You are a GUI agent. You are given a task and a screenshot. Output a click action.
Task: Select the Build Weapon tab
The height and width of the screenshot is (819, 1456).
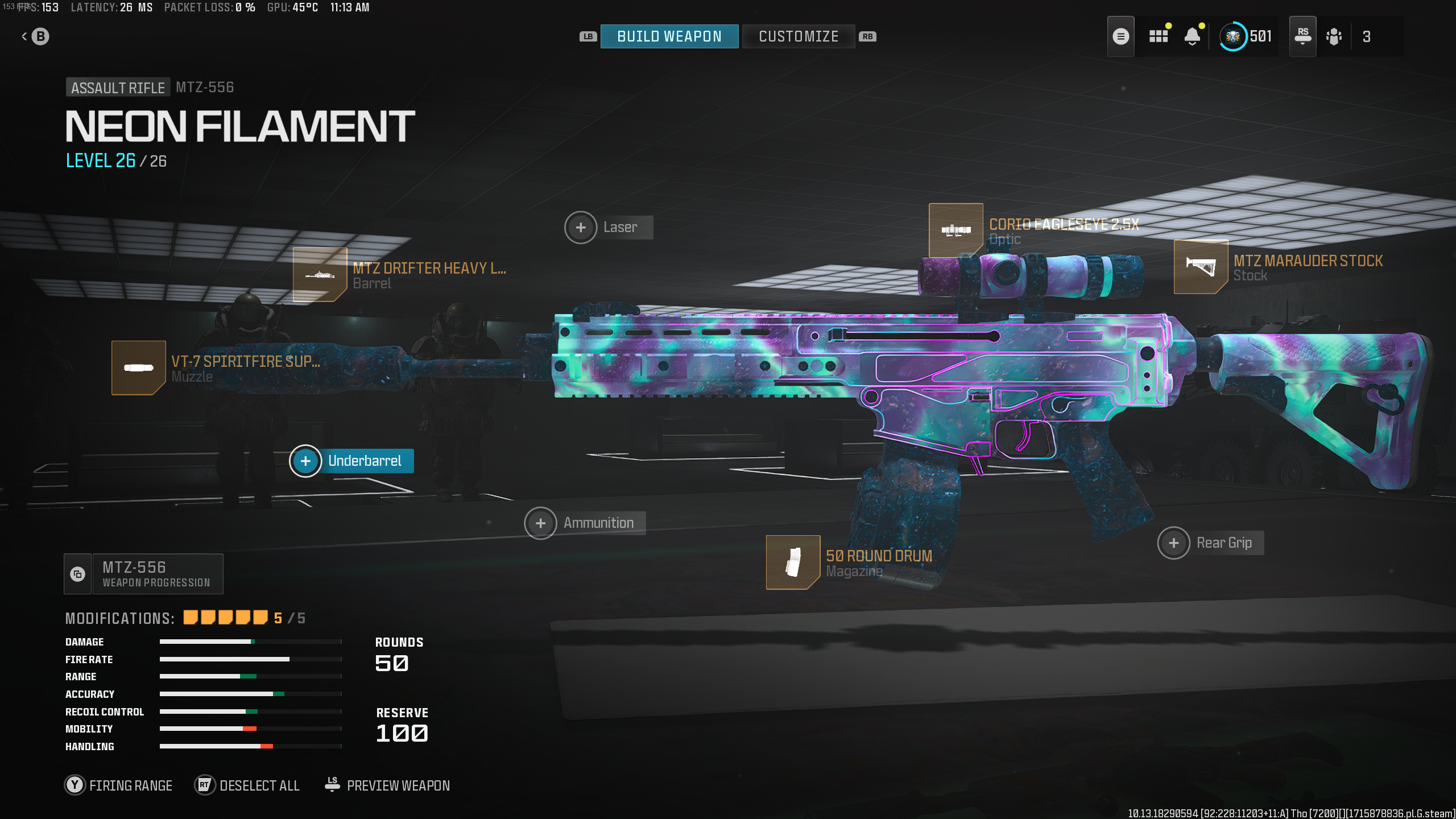point(669,36)
